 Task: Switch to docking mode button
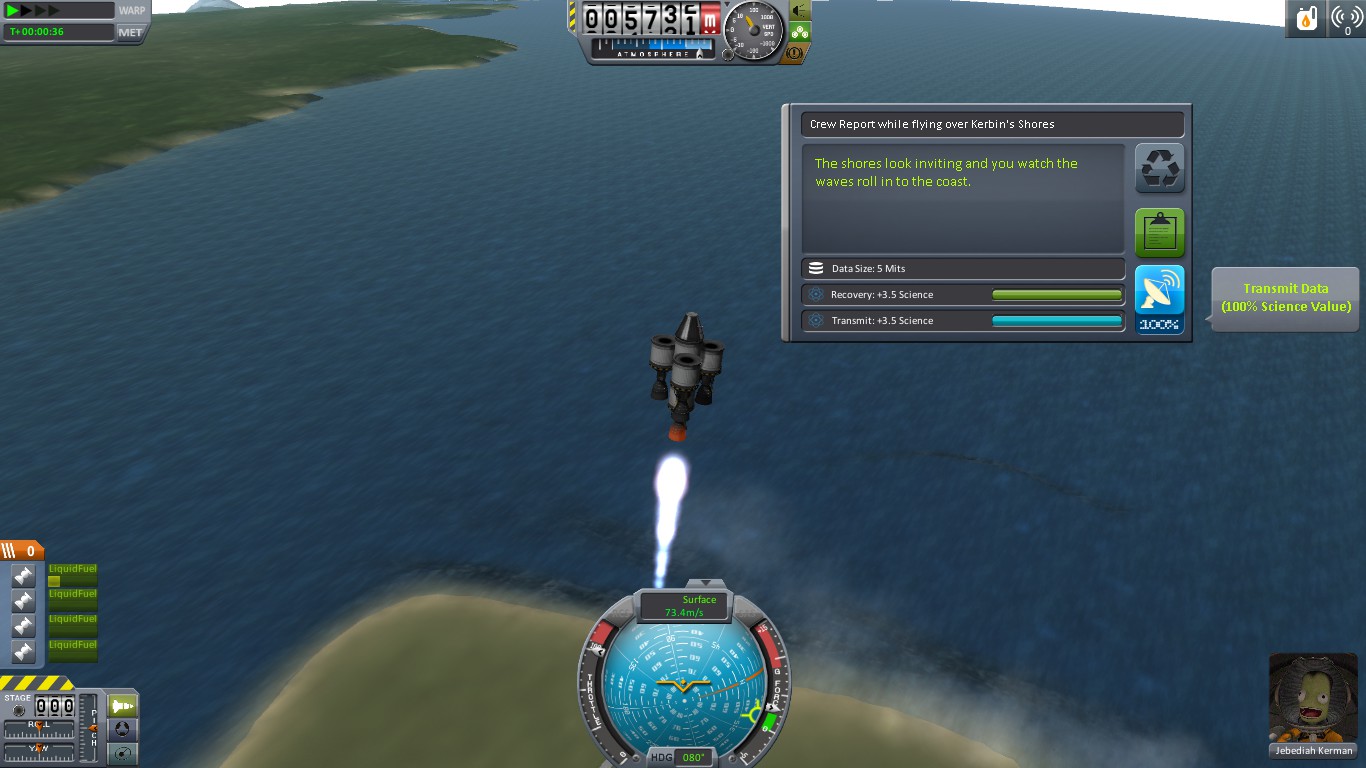(122, 730)
